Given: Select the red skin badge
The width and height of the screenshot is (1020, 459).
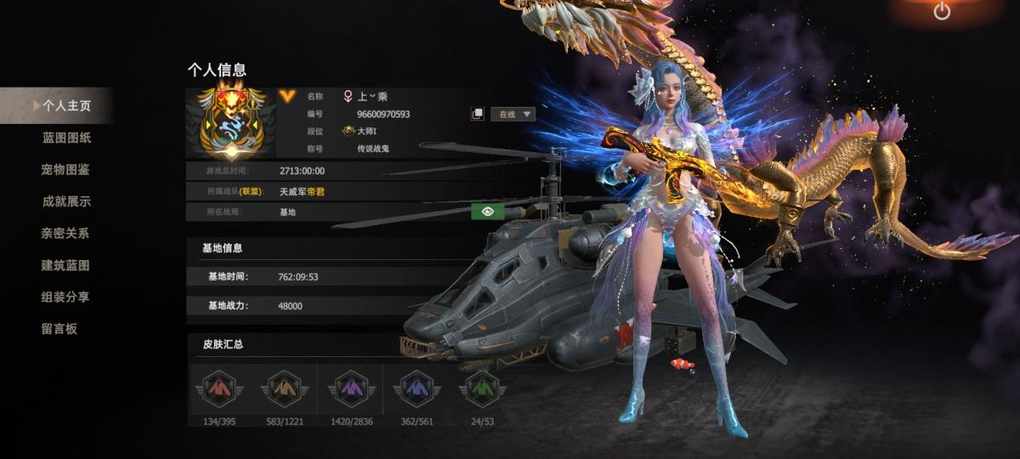Looking at the screenshot, I should coord(218,386).
